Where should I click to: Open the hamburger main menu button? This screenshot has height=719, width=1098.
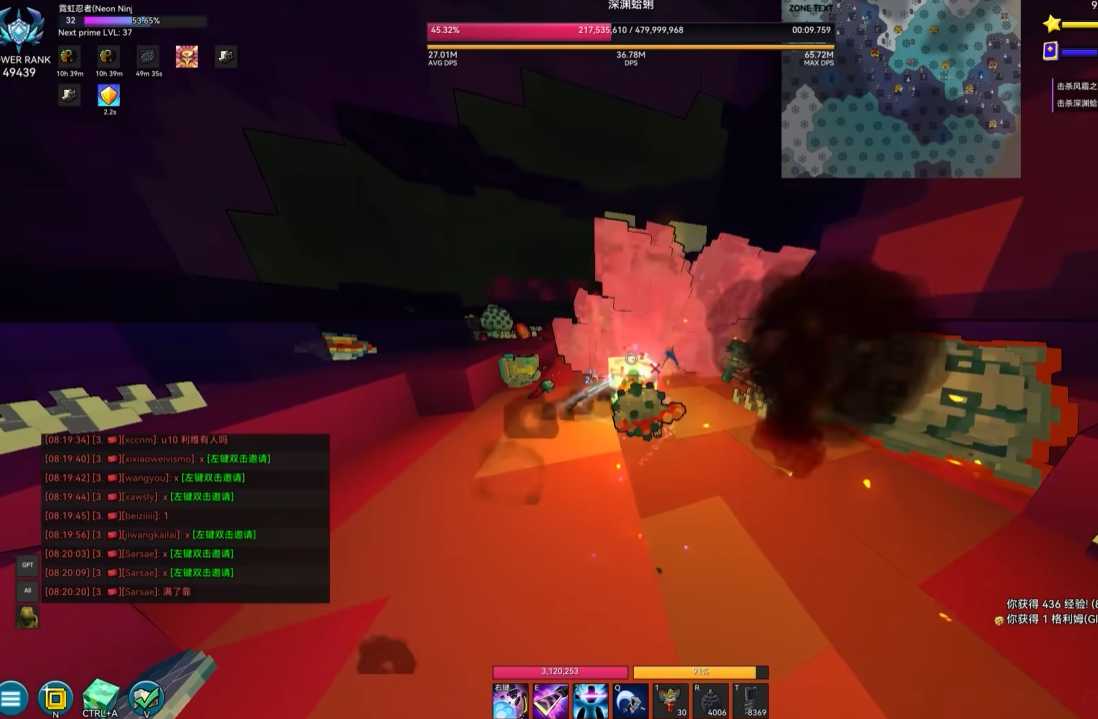(12, 697)
